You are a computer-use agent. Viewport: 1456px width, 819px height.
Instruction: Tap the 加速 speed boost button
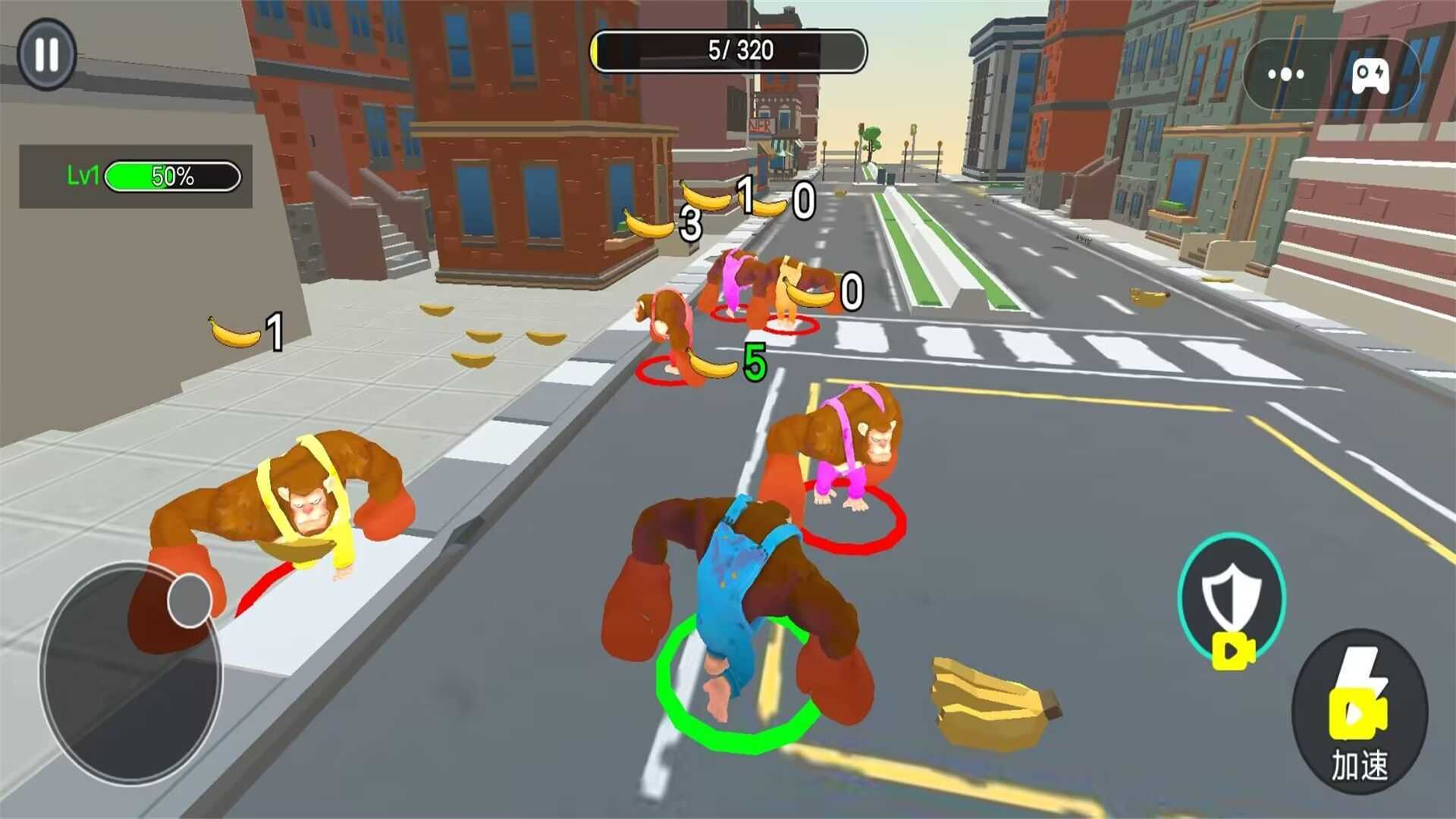pos(1360,711)
